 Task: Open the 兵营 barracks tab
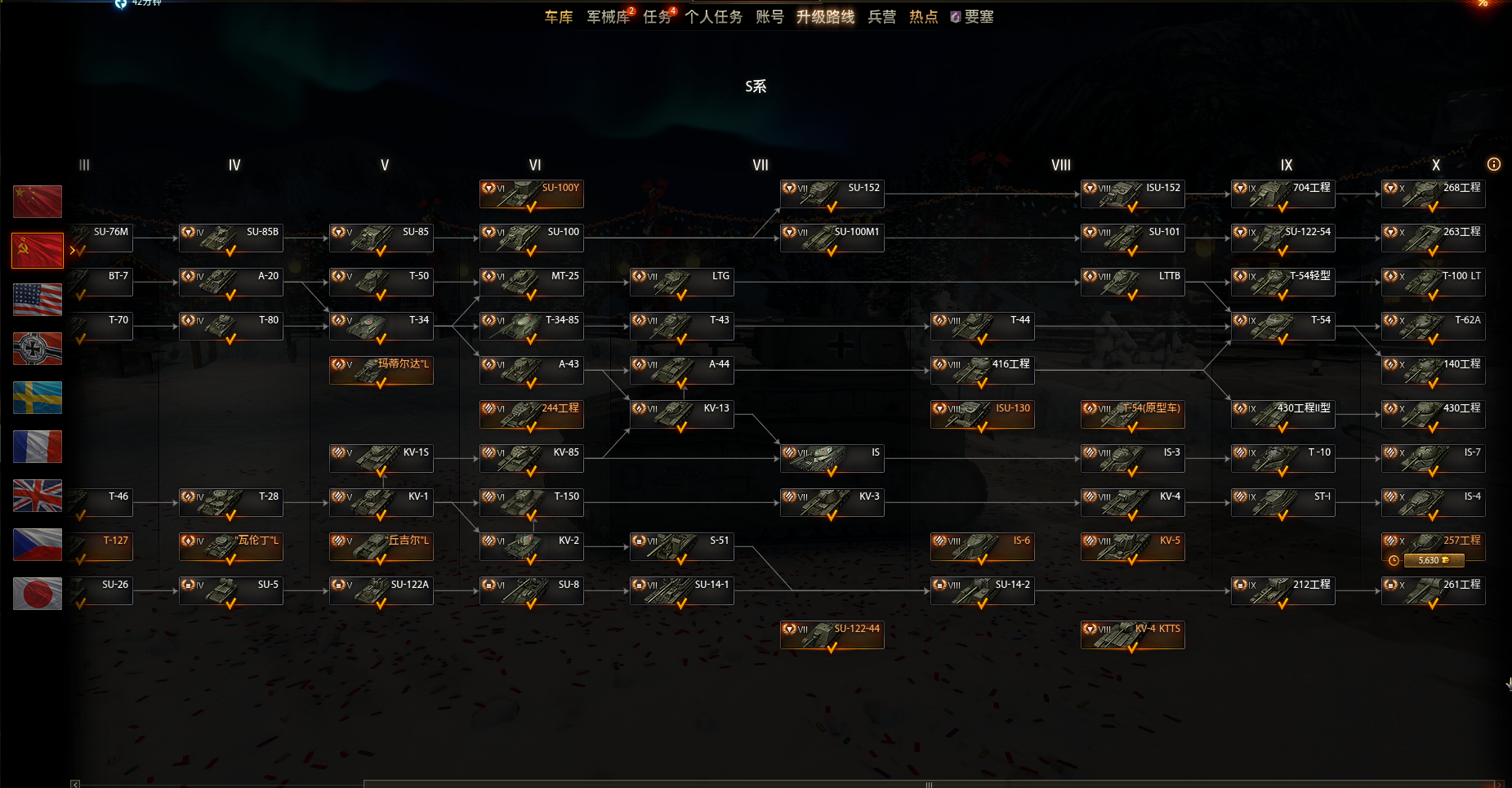[881, 17]
